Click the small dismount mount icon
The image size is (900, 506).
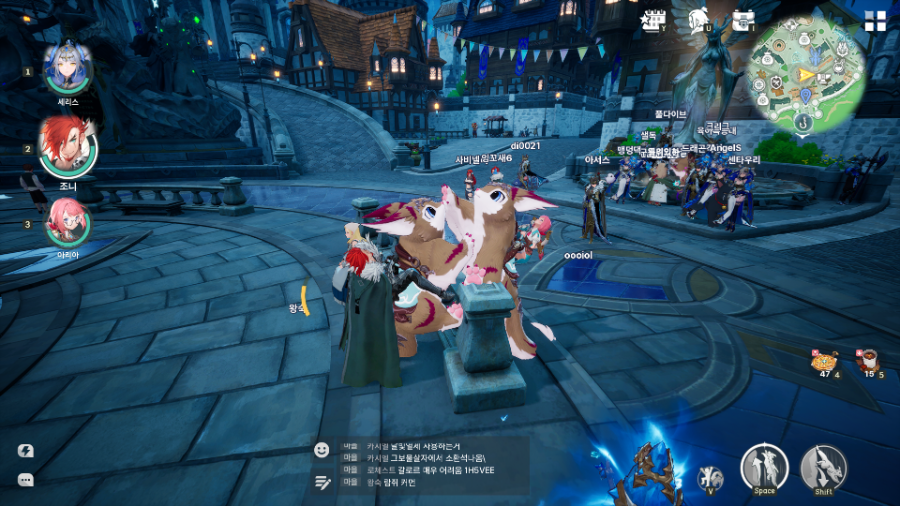pos(711,478)
